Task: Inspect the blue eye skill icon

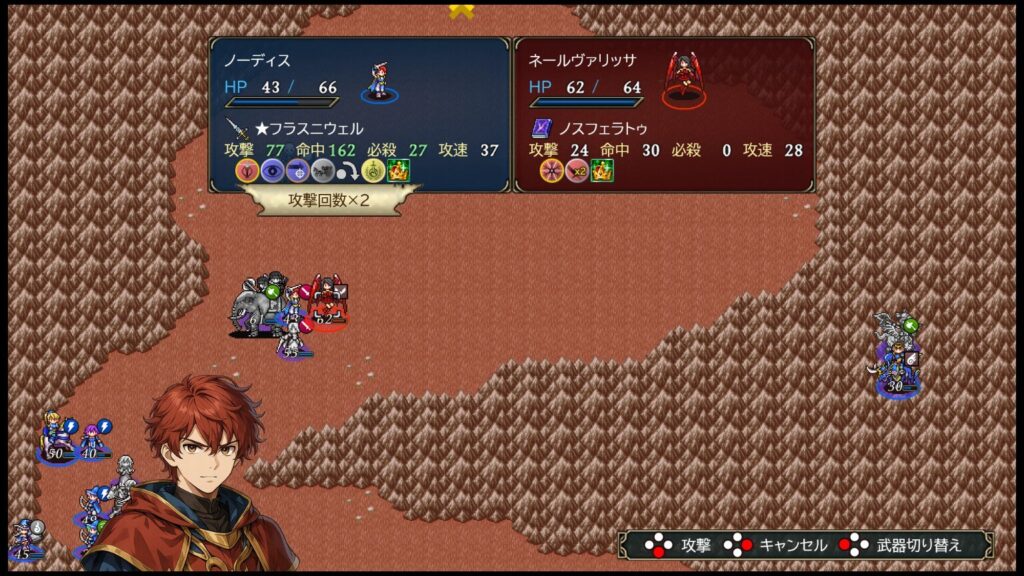Action: 272,171
